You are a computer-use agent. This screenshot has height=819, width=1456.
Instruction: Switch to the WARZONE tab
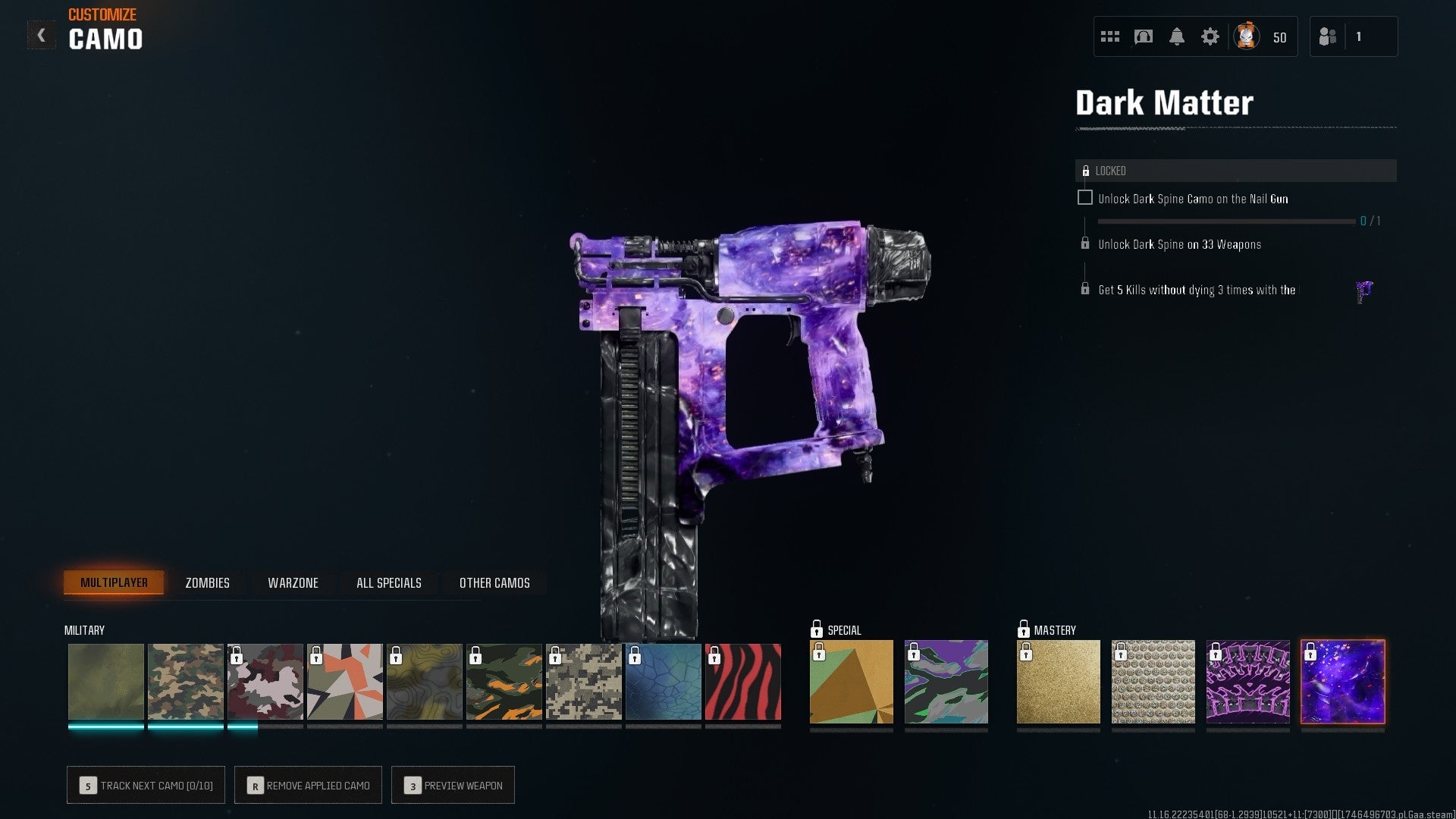(x=292, y=582)
